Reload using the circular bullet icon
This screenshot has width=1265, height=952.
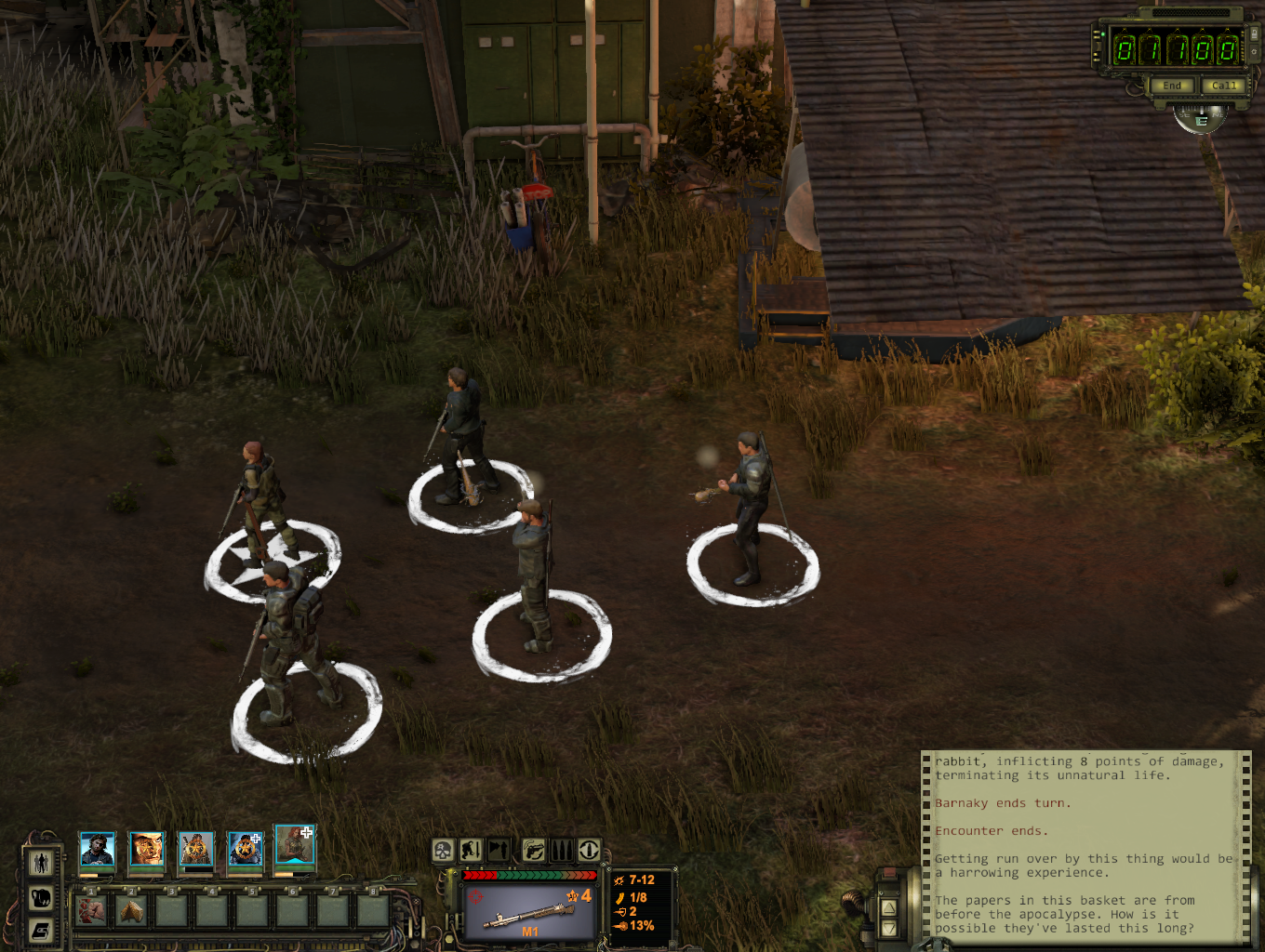point(589,850)
